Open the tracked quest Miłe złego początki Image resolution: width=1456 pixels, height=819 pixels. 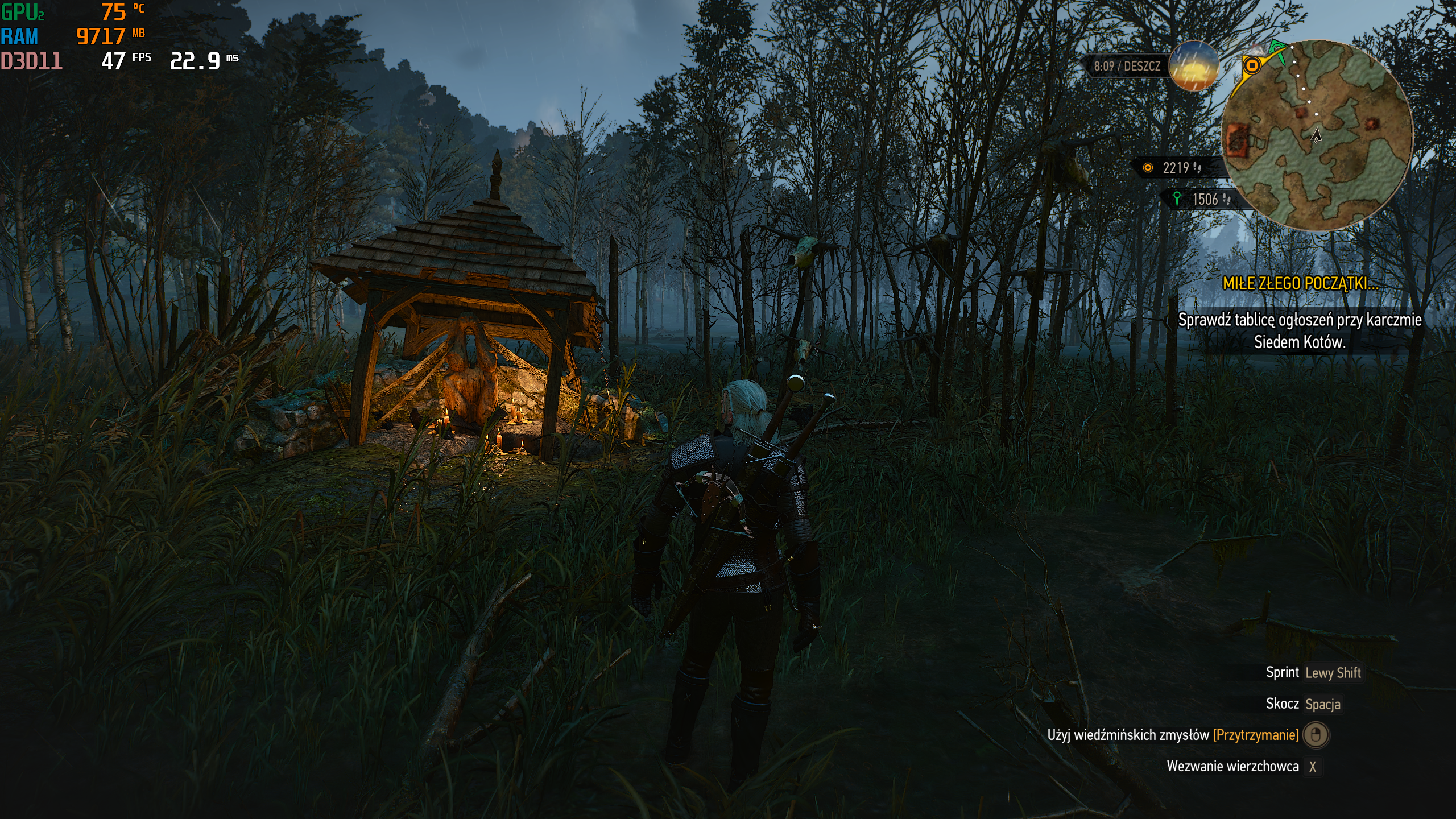tap(1300, 283)
